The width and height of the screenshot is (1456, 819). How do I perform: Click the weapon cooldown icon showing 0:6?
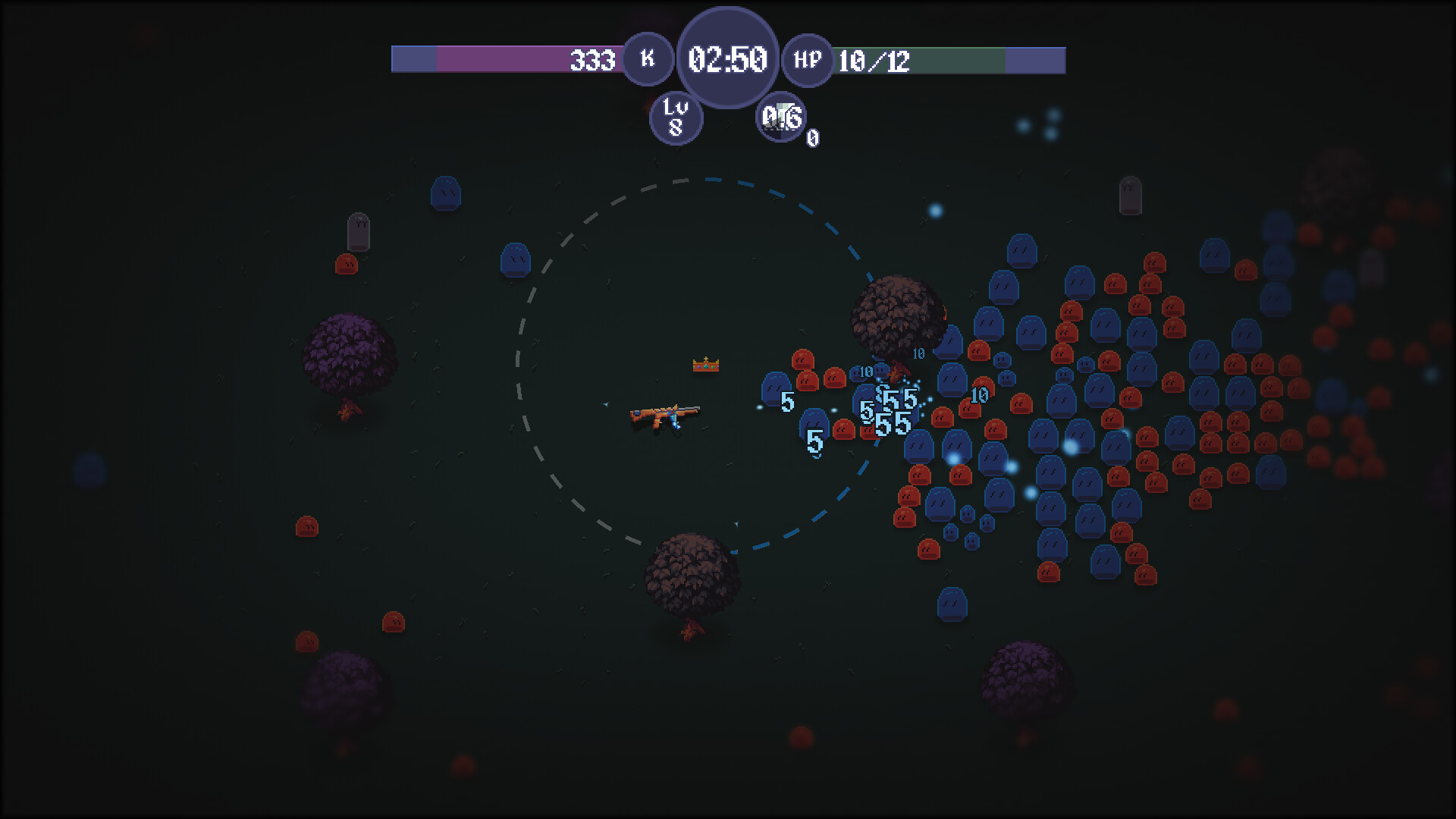(782, 118)
